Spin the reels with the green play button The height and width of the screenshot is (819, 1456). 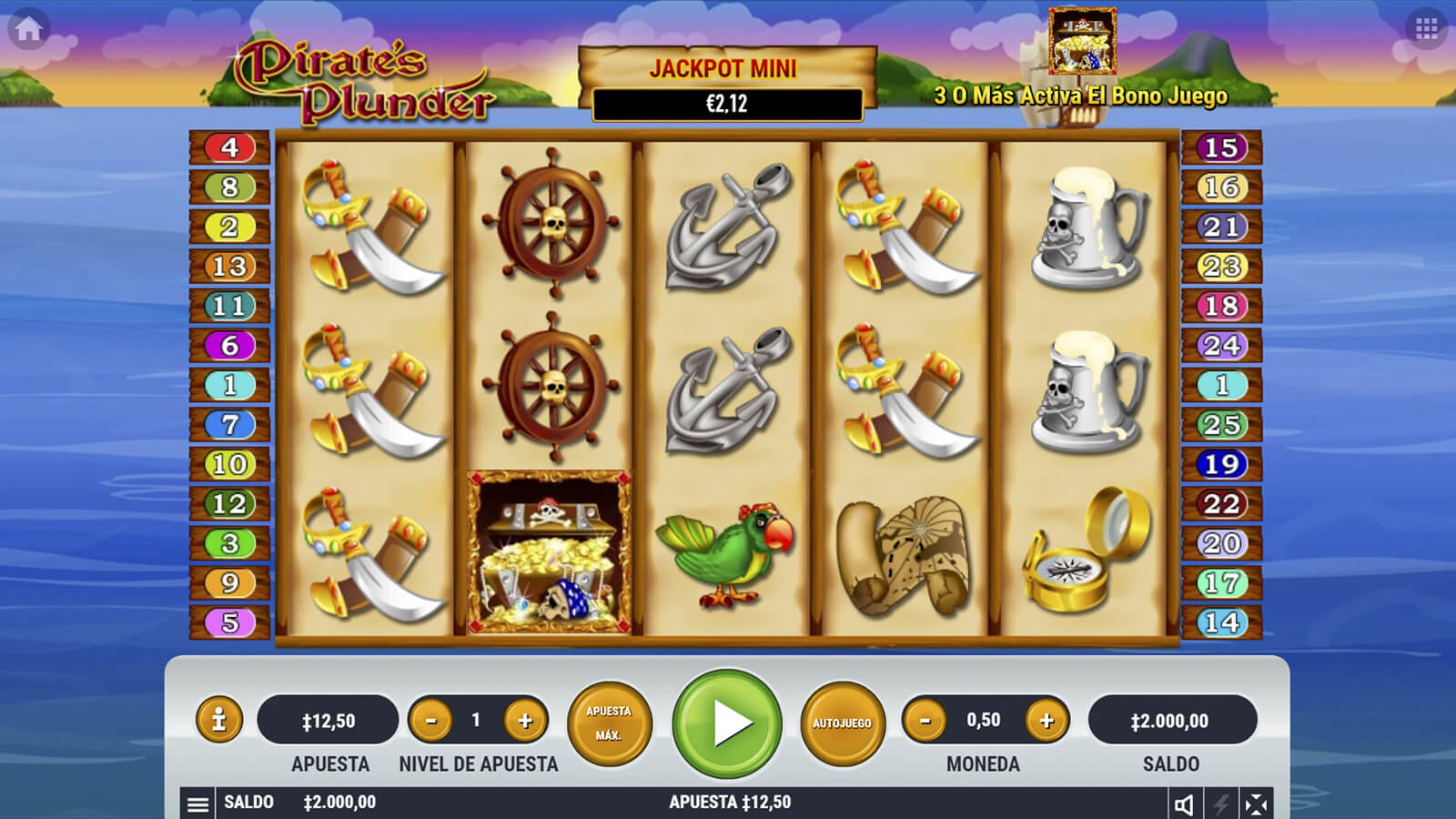tap(727, 723)
